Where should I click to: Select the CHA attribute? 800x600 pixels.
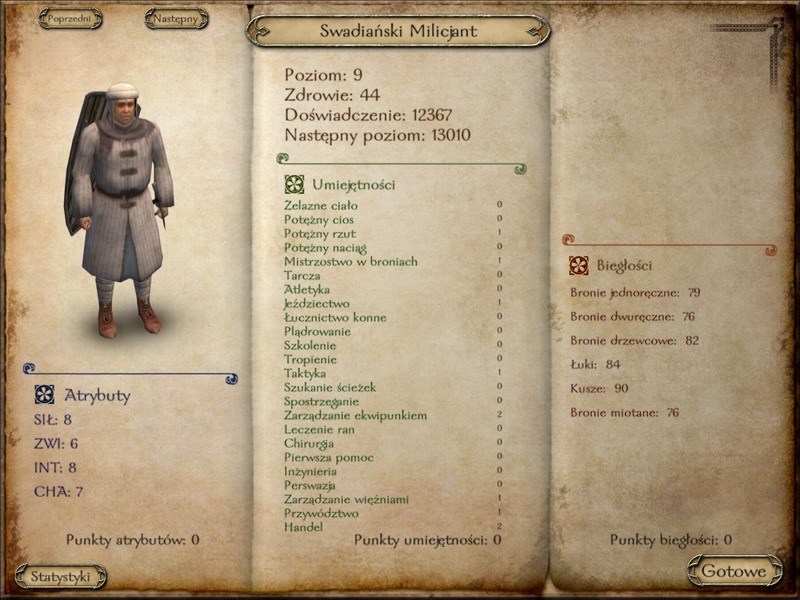click(58, 492)
